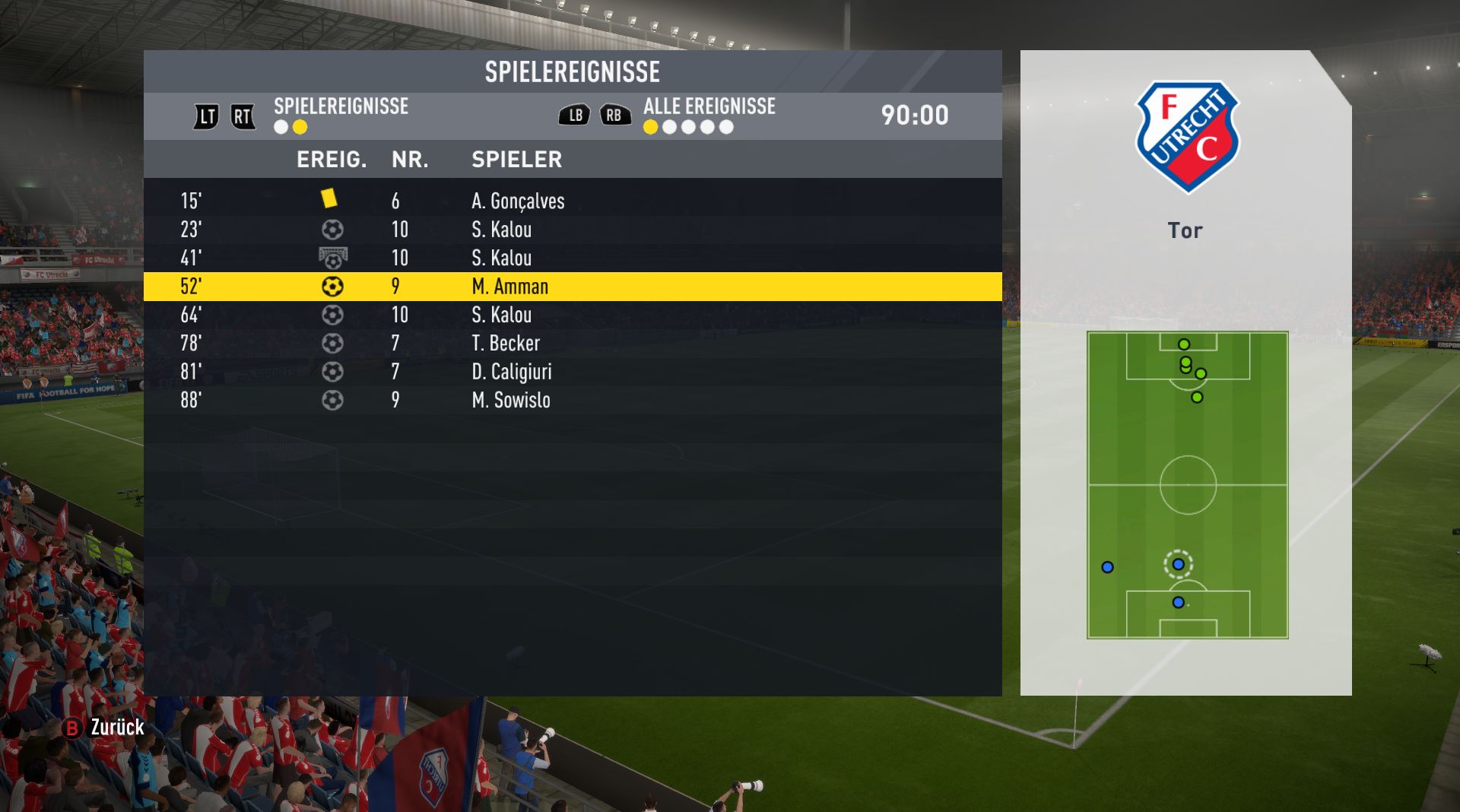1460x812 pixels.
Task: Click the blue marker near the left touchline
Action: tap(1107, 567)
